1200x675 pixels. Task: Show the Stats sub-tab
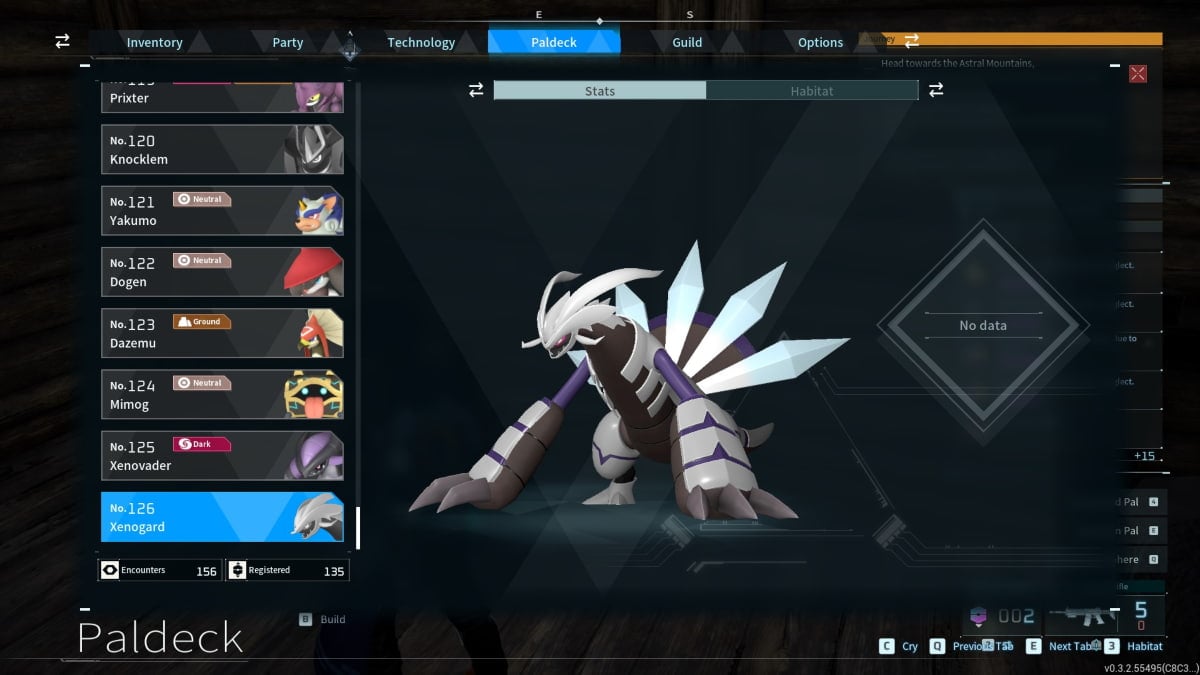600,91
